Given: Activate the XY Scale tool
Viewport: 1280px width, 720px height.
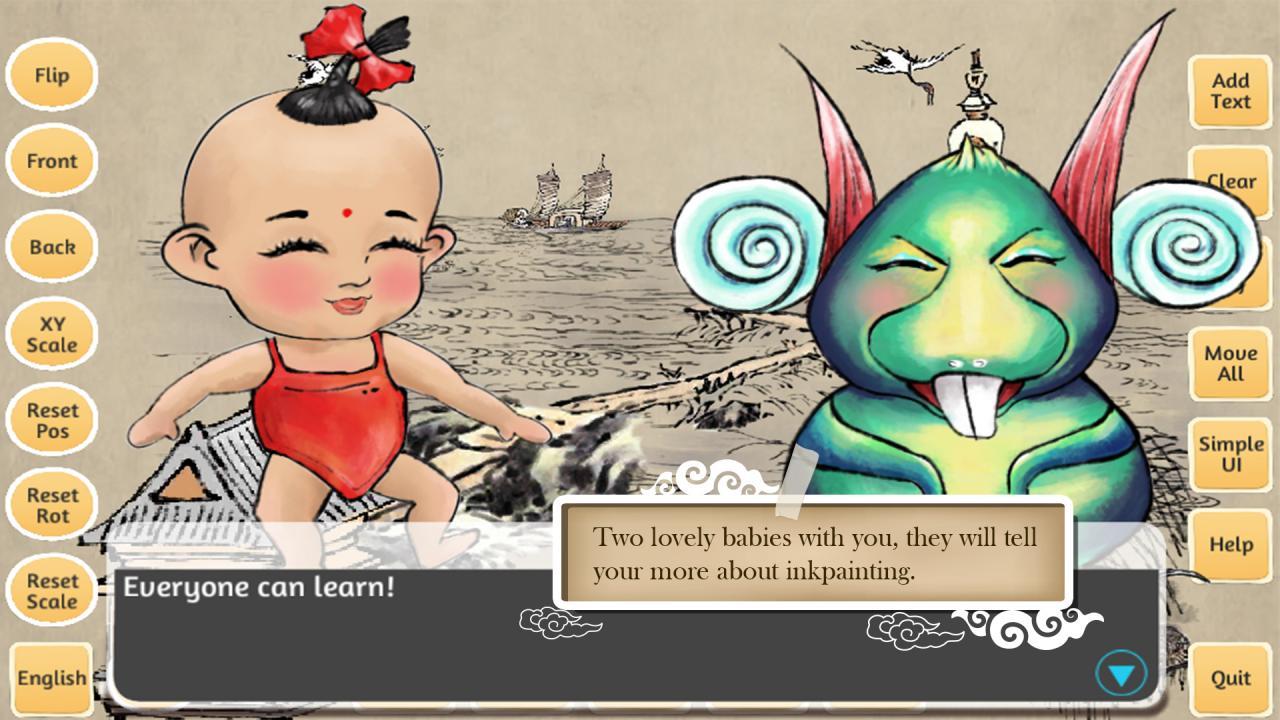Looking at the screenshot, I should point(52,334).
